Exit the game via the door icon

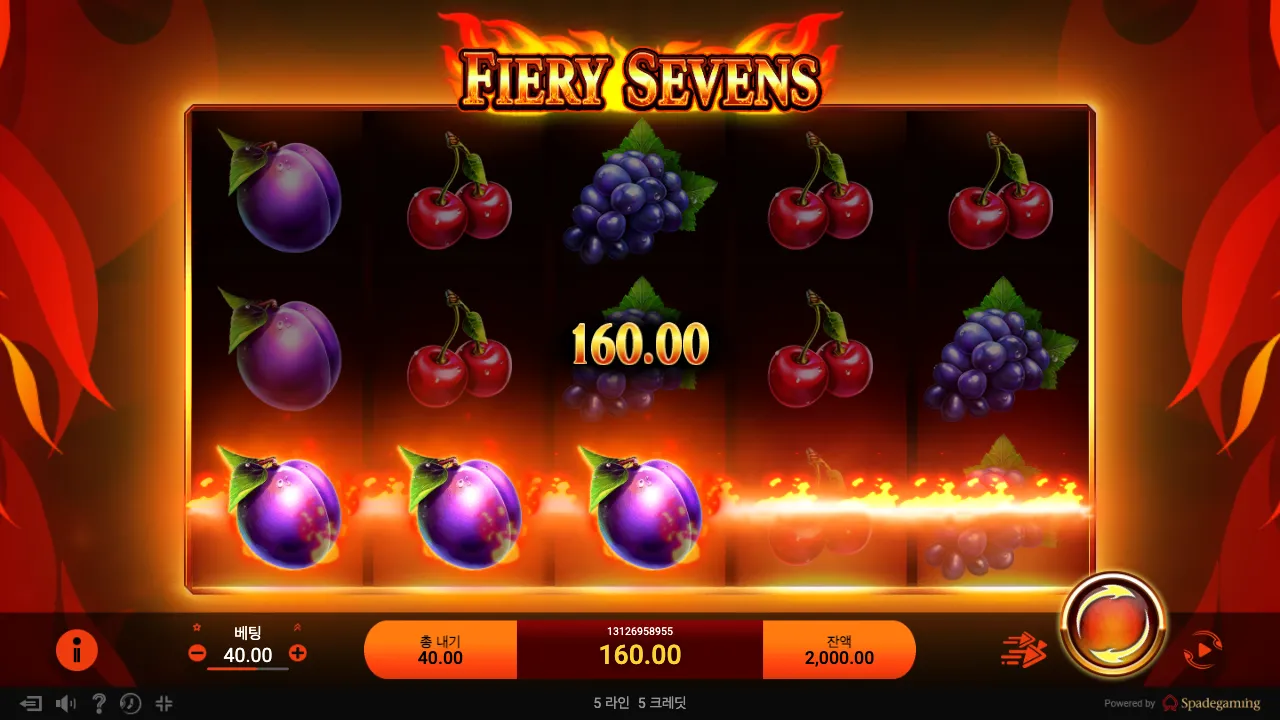(33, 704)
